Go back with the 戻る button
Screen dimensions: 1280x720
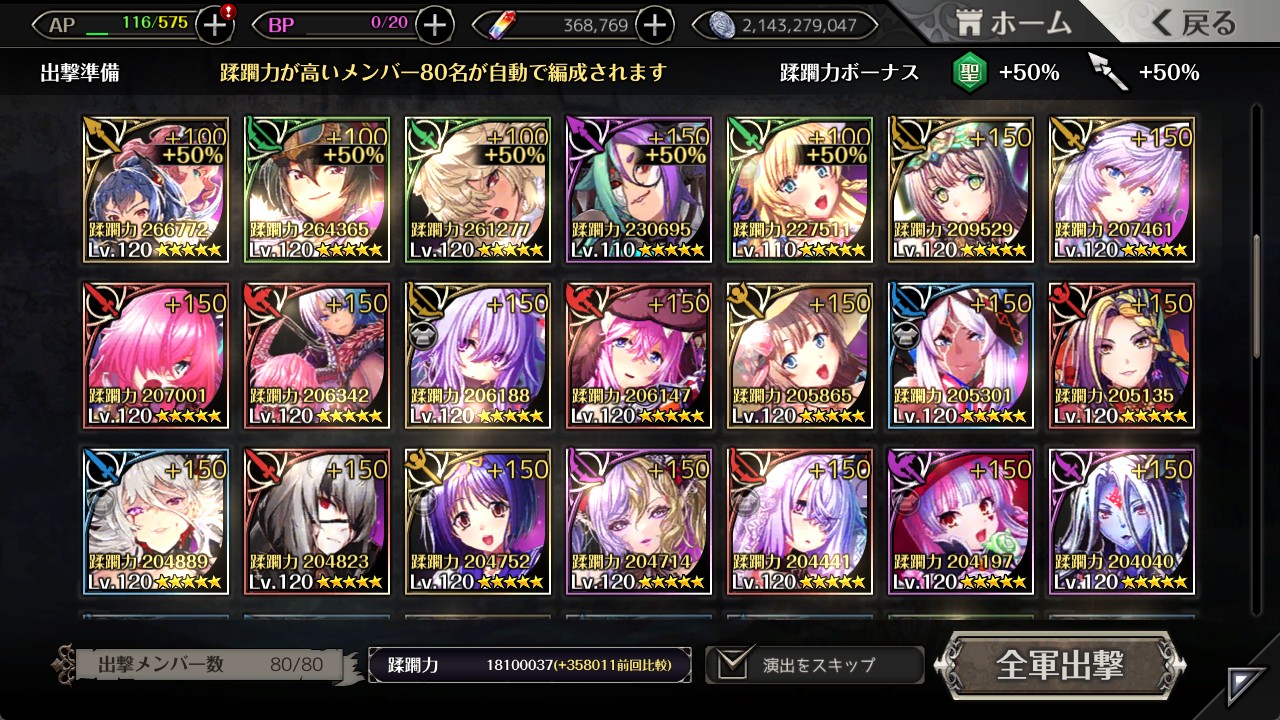point(1193,24)
